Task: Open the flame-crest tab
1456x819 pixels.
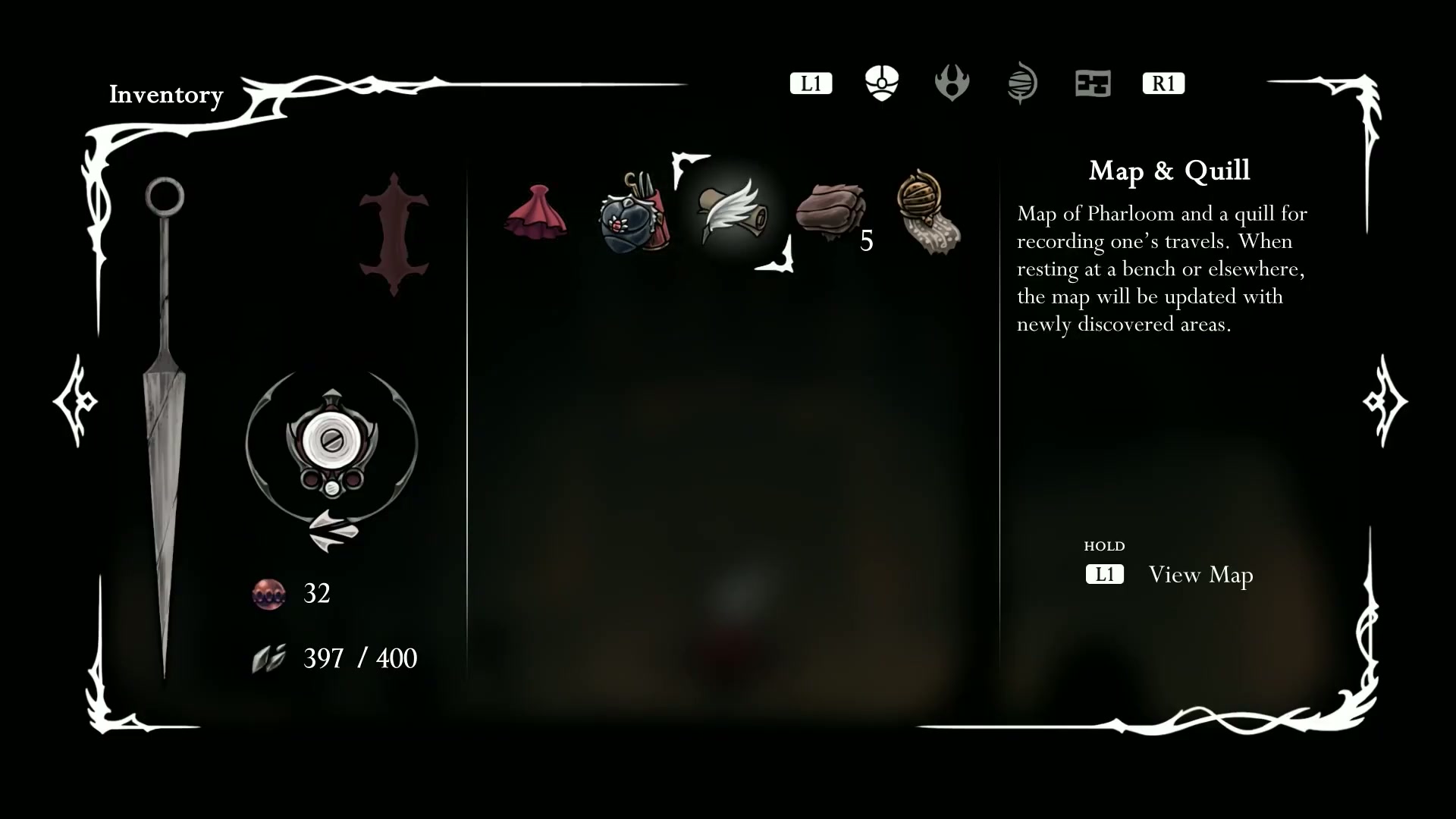Action: (x=952, y=83)
